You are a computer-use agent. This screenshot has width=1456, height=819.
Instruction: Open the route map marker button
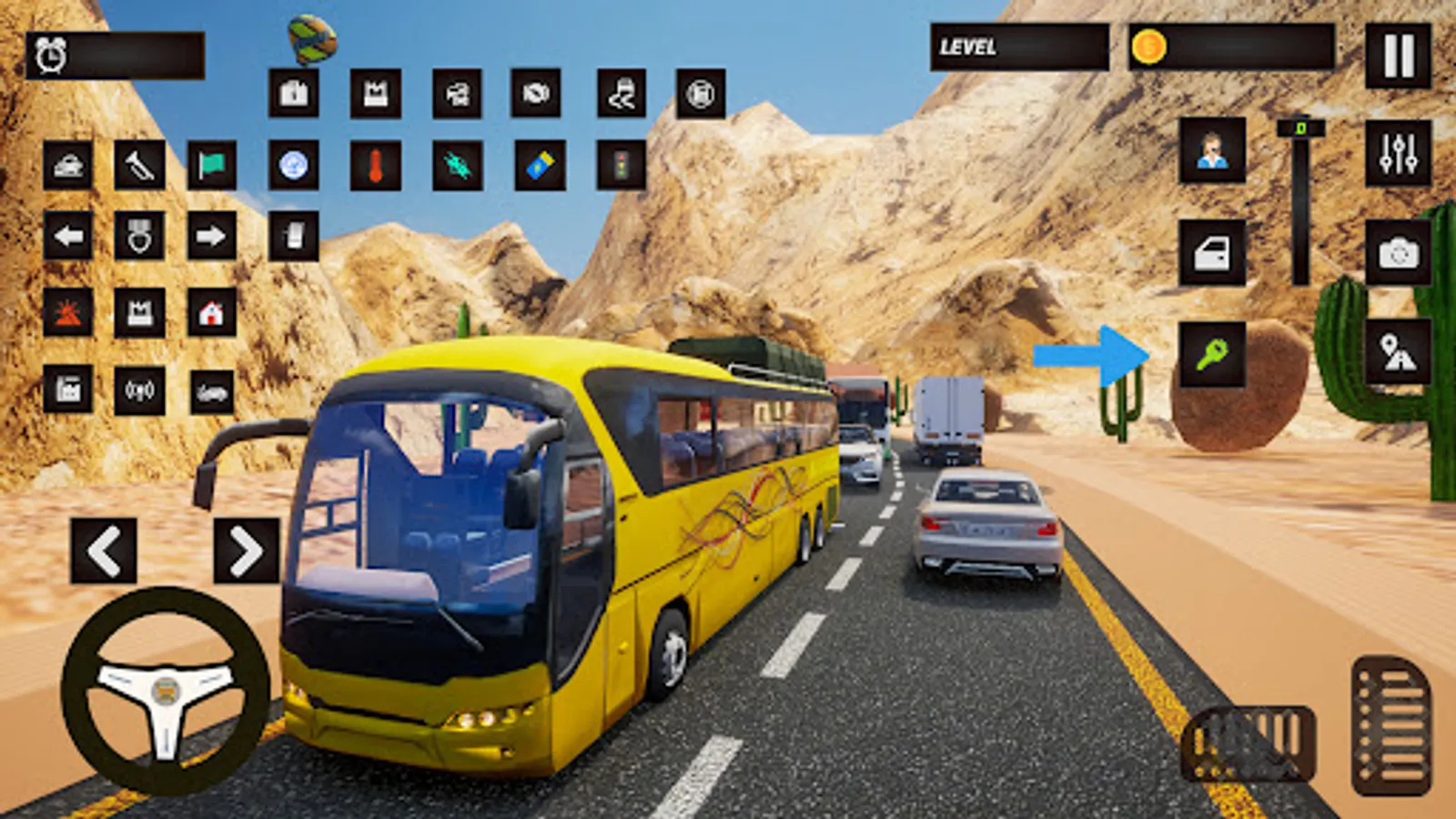[x=1398, y=352]
